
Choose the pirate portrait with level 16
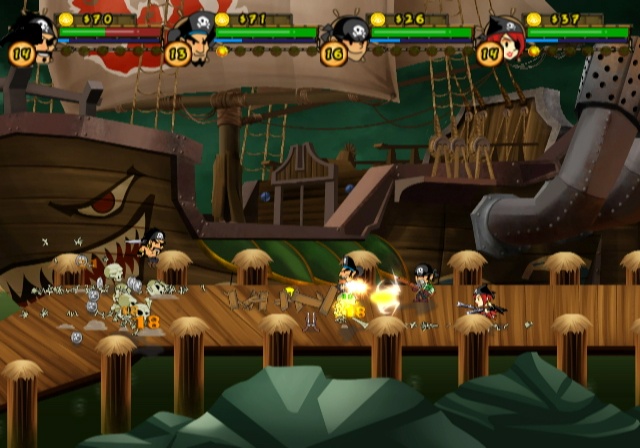tap(350, 38)
